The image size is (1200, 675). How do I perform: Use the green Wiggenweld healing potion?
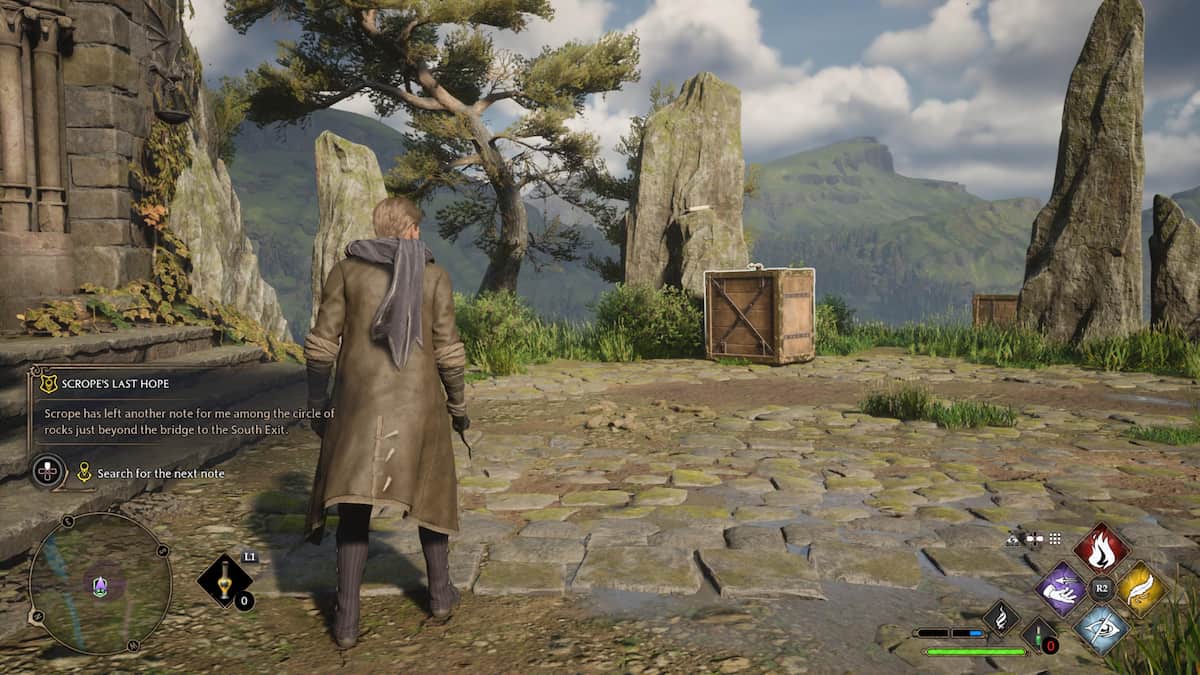(x=1038, y=634)
